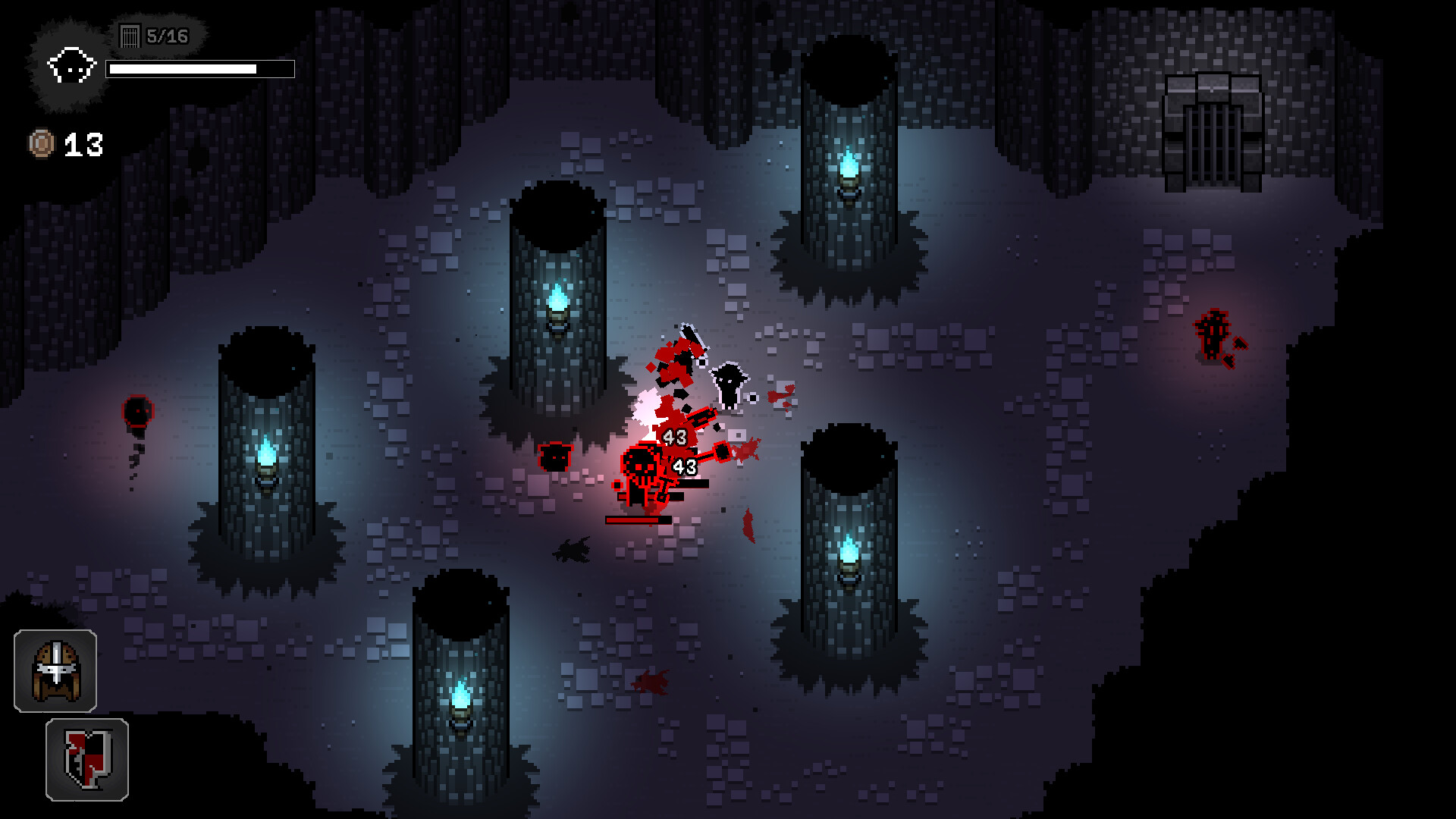Select the coin count text reading 13
The height and width of the screenshot is (819, 1456).
click(x=83, y=144)
